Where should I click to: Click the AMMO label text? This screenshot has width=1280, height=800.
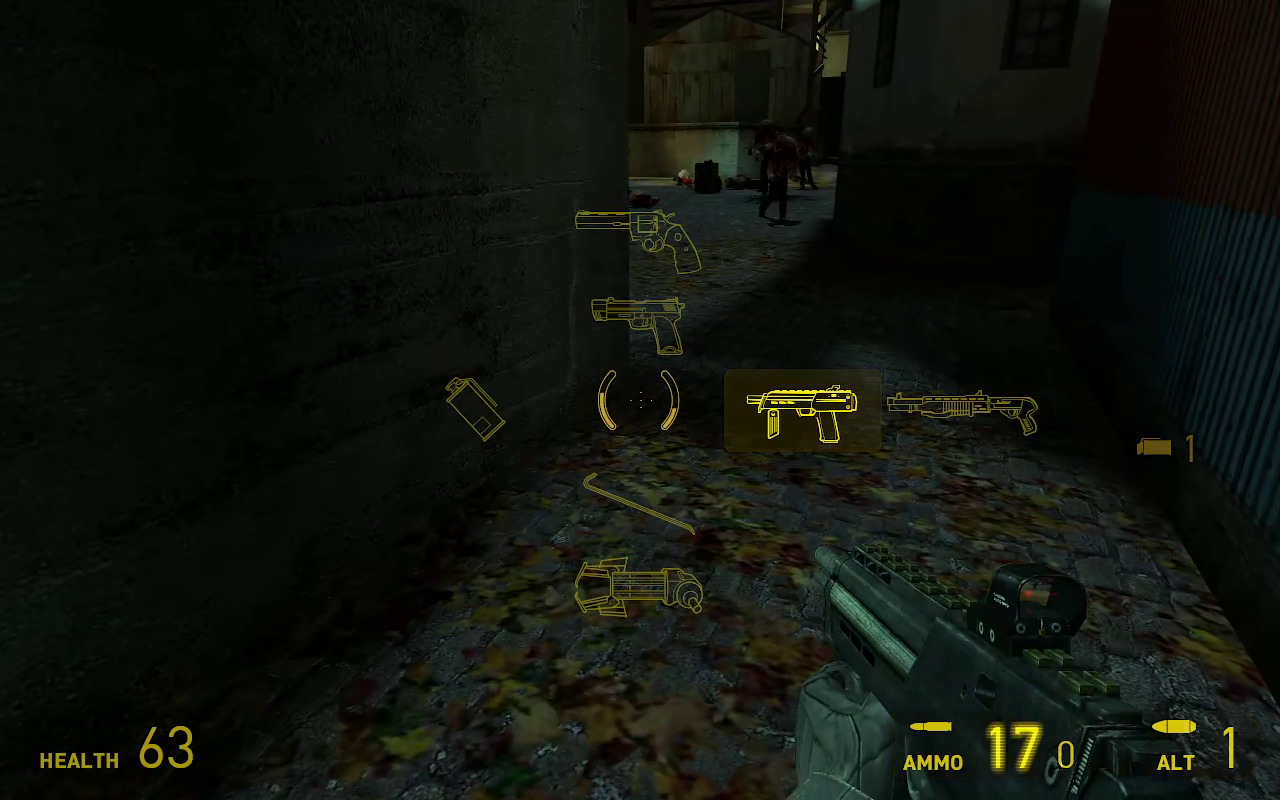(933, 762)
